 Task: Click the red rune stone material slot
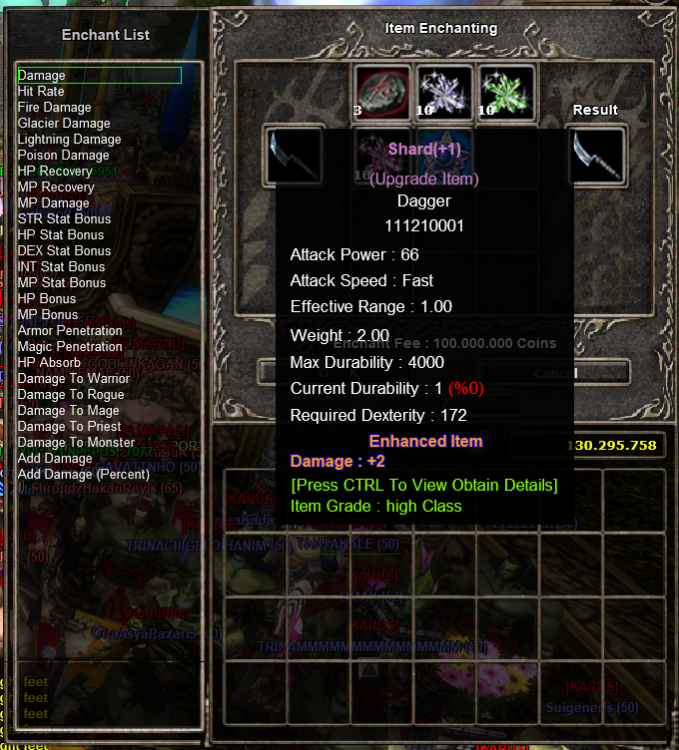click(382, 92)
